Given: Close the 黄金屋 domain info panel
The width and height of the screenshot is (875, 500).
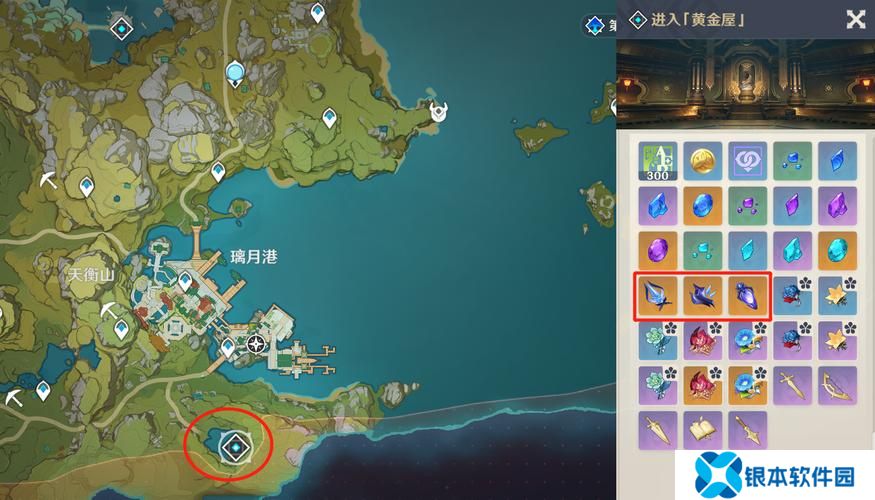Looking at the screenshot, I should click(855, 19).
